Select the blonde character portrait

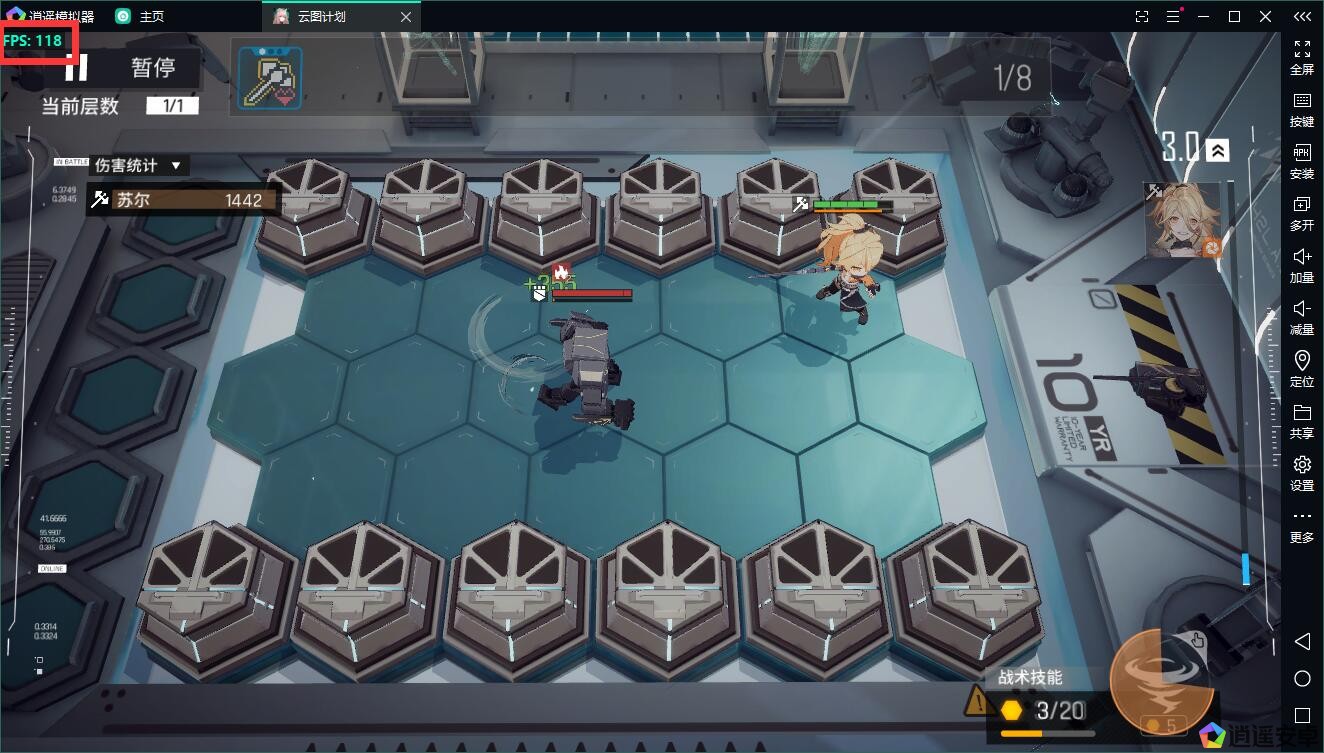point(1184,221)
